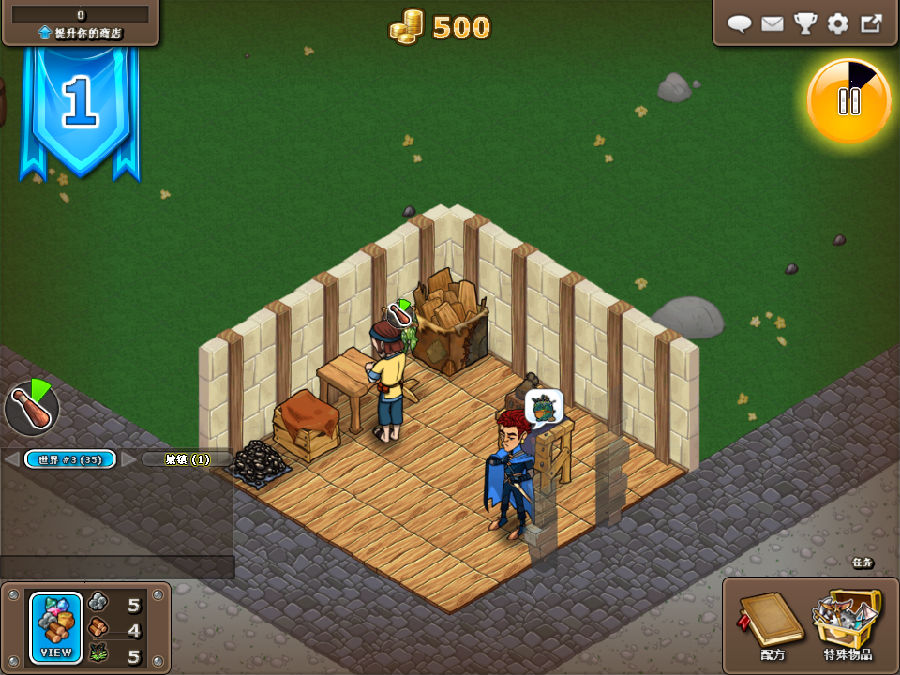Click the customer's item request bubble
Viewport: 900px width, 675px height.
[543, 406]
